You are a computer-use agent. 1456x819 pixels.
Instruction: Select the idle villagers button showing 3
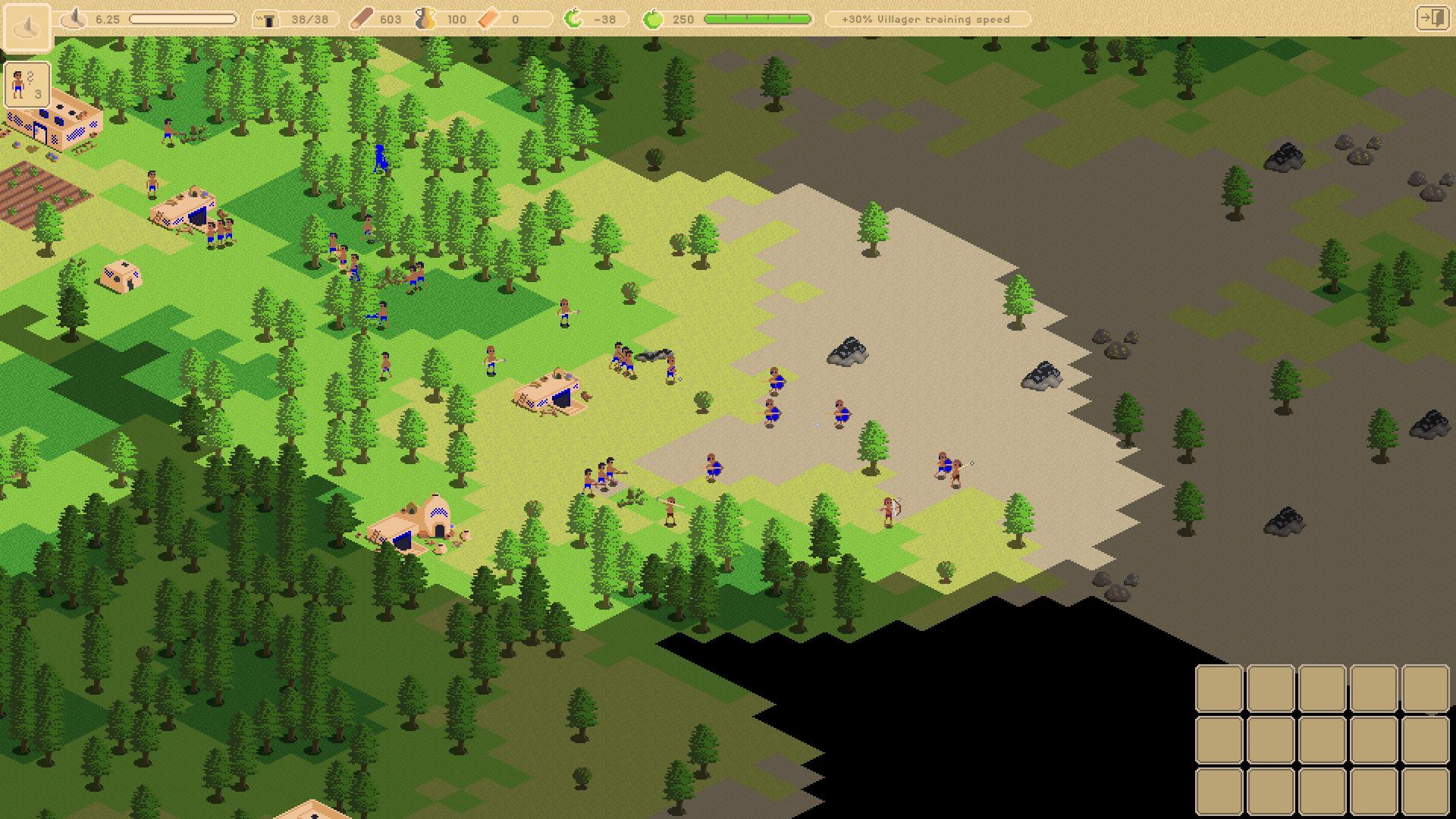[x=27, y=84]
